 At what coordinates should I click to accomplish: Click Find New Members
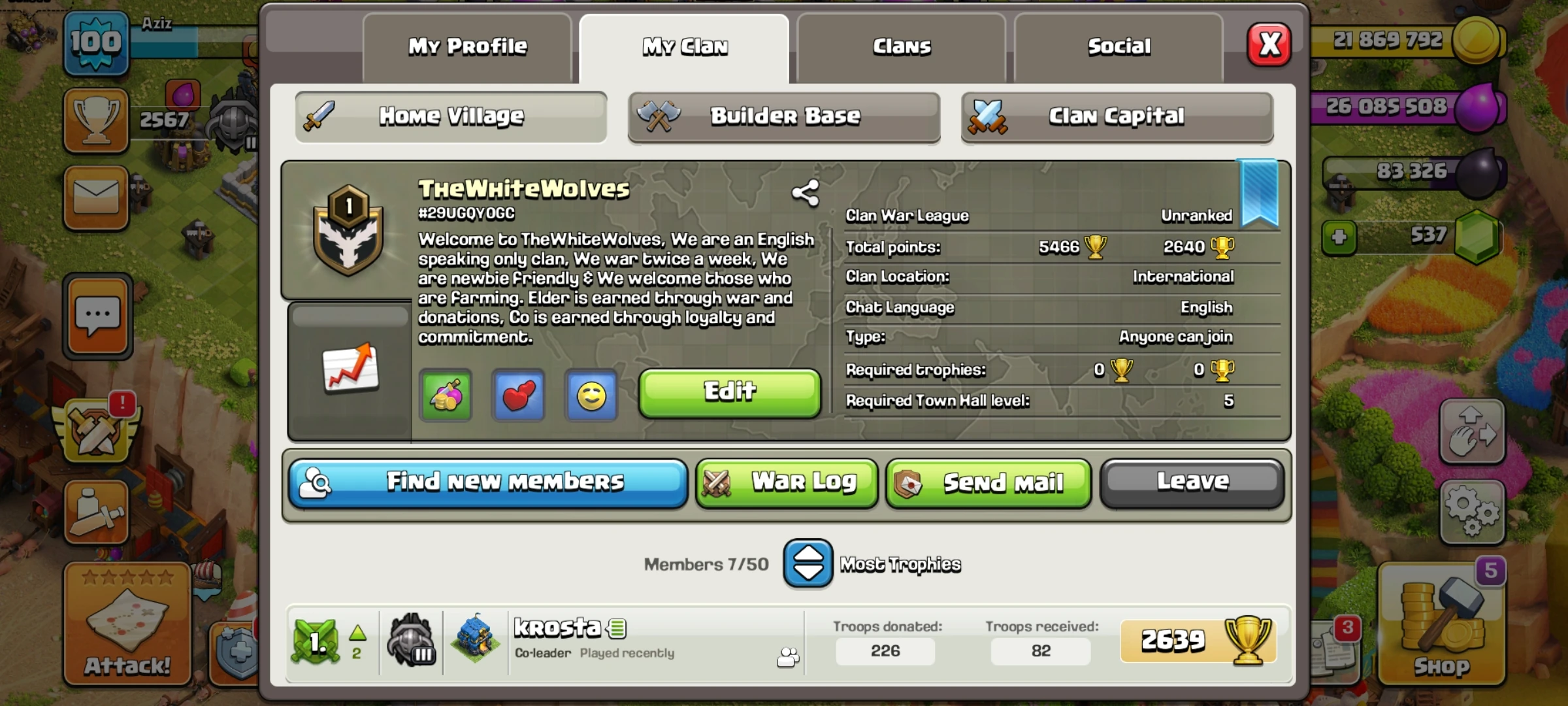click(487, 482)
